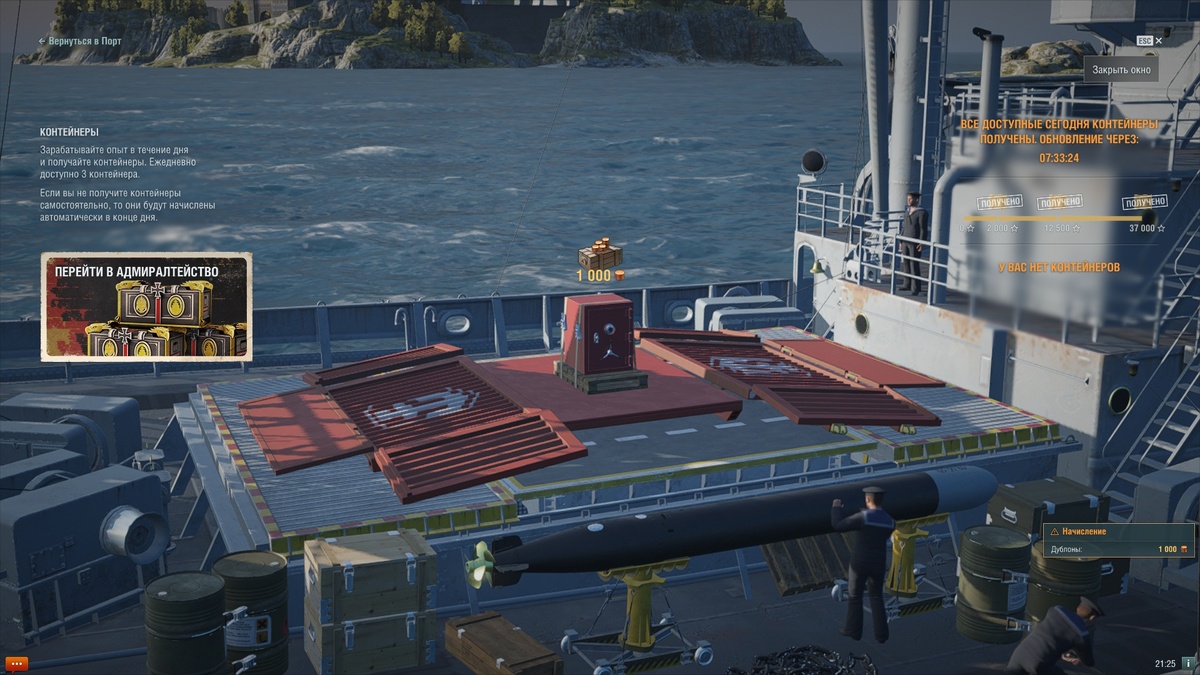
Task: Open the Admiralty banner with the chests
Action: (x=146, y=306)
